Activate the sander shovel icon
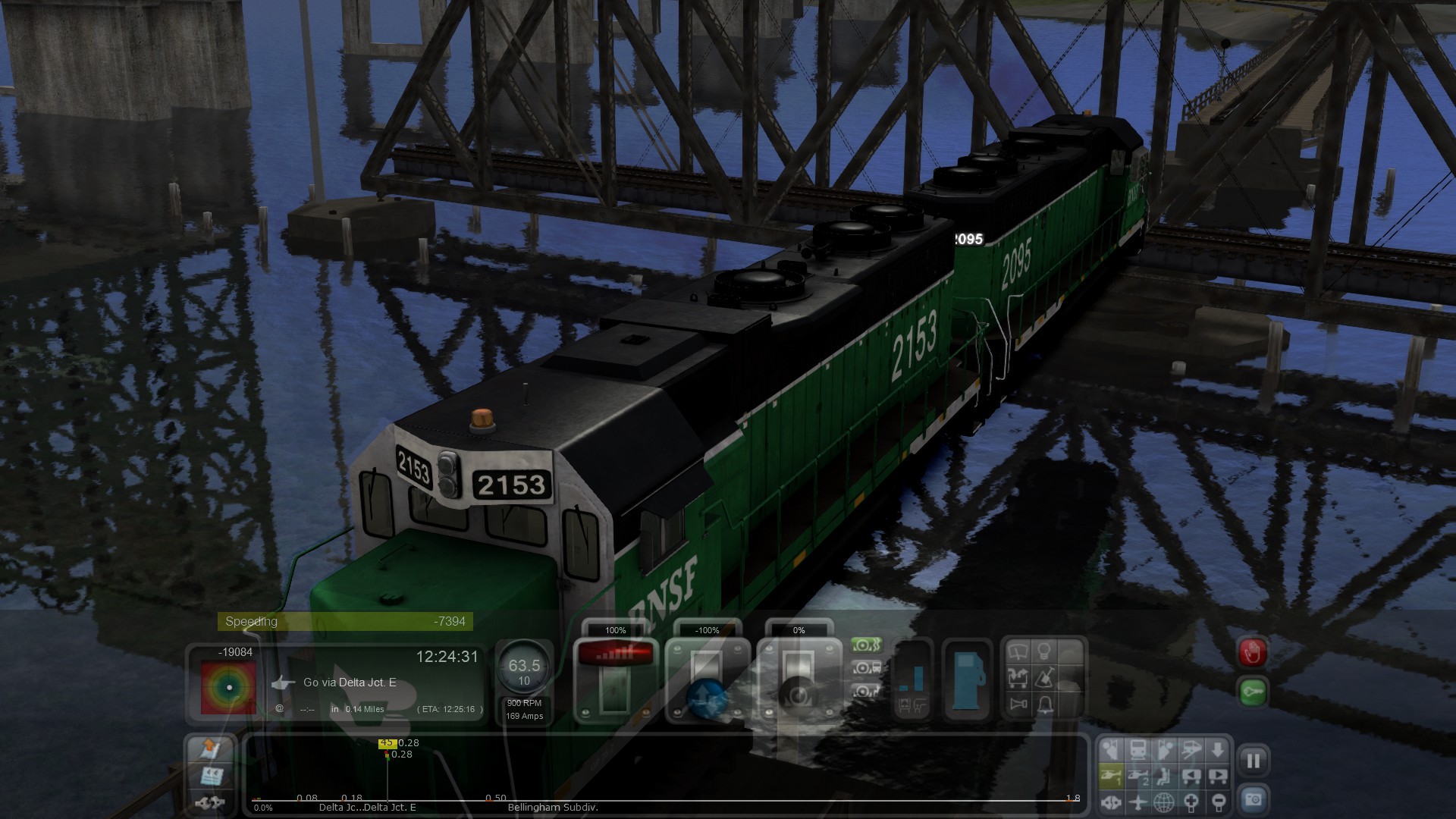1456x819 pixels. [1044, 677]
